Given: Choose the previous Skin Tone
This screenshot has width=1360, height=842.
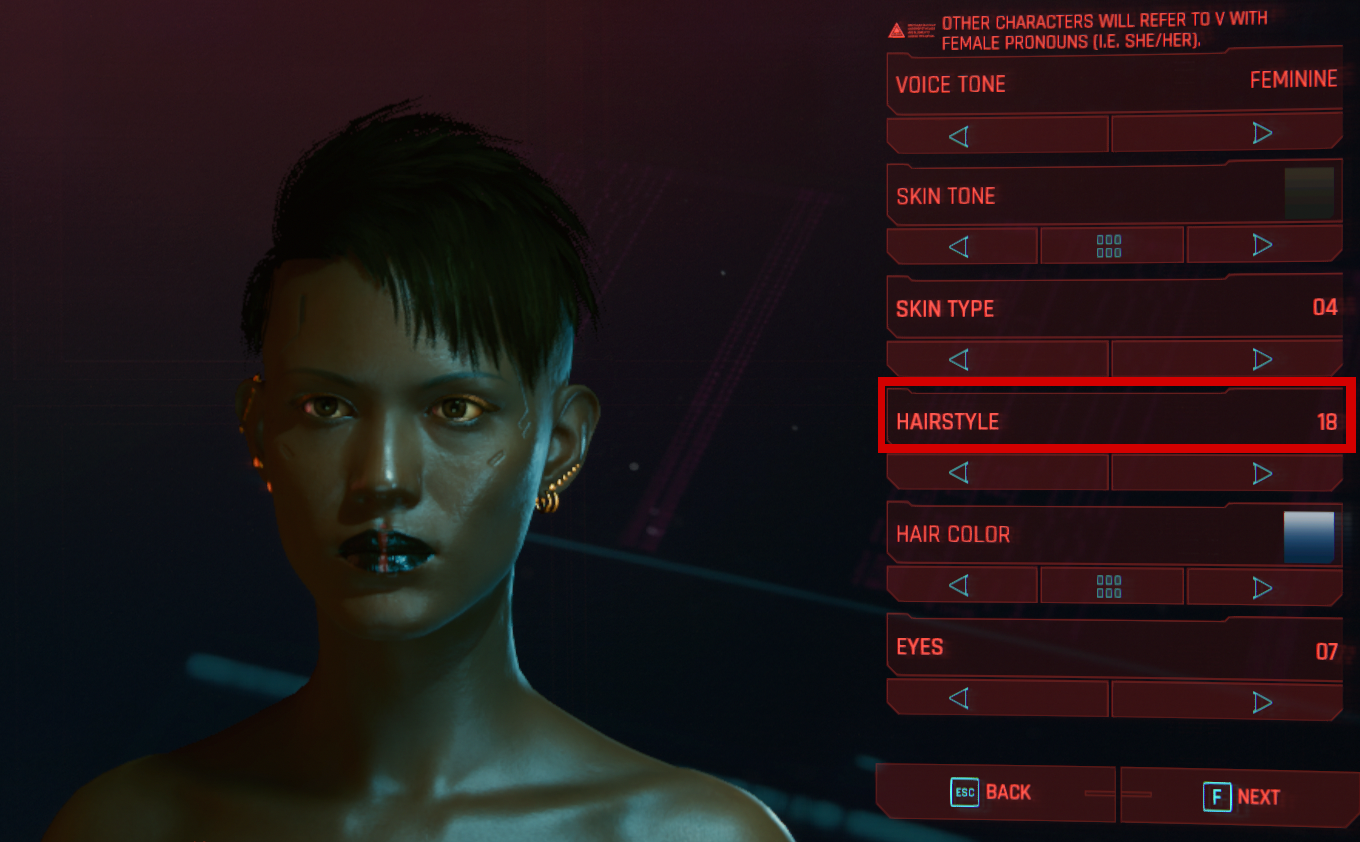Looking at the screenshot, I should (x=961, y=246).
